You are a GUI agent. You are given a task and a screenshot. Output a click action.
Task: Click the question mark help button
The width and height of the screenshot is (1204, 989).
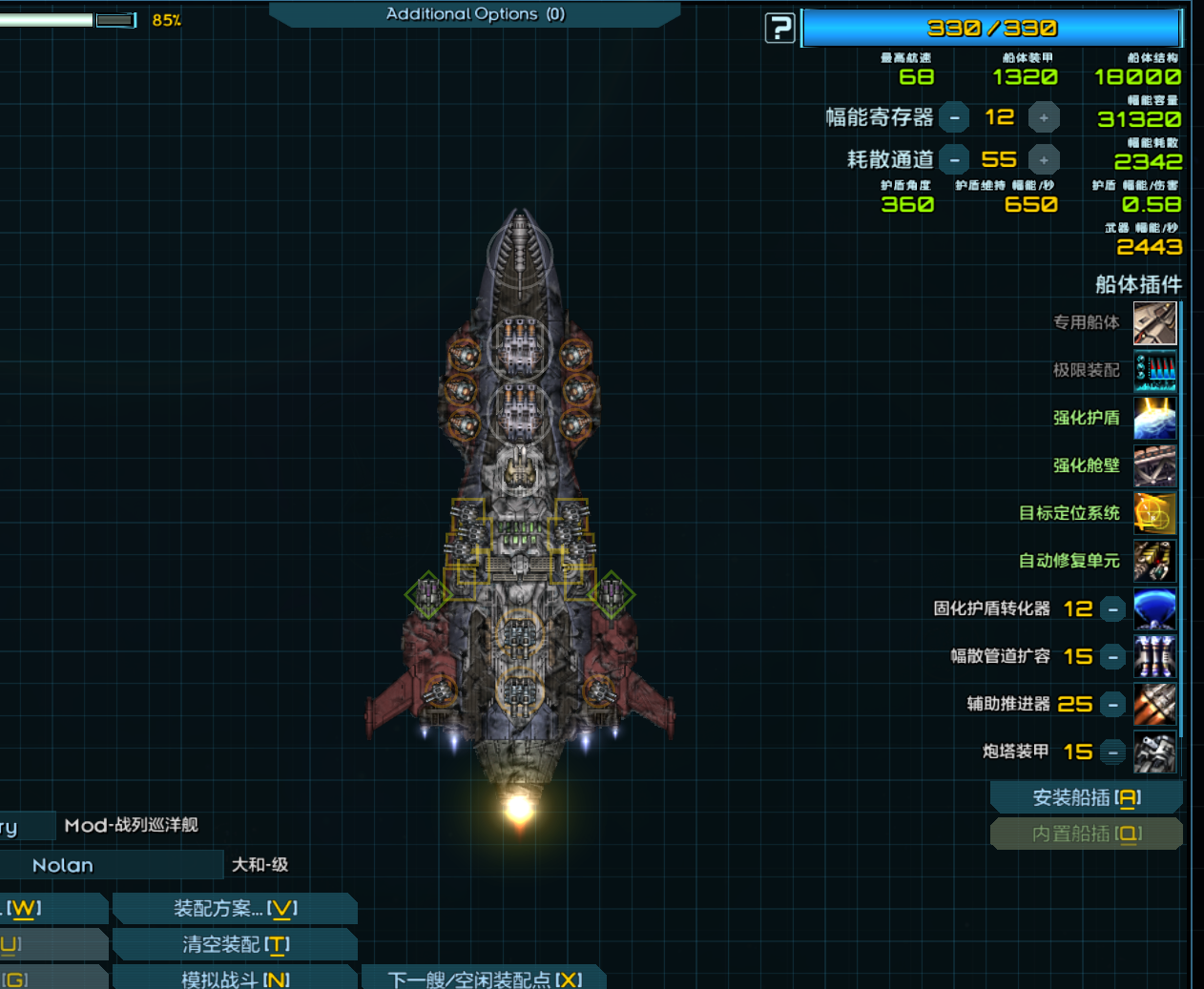click(779, 29)
